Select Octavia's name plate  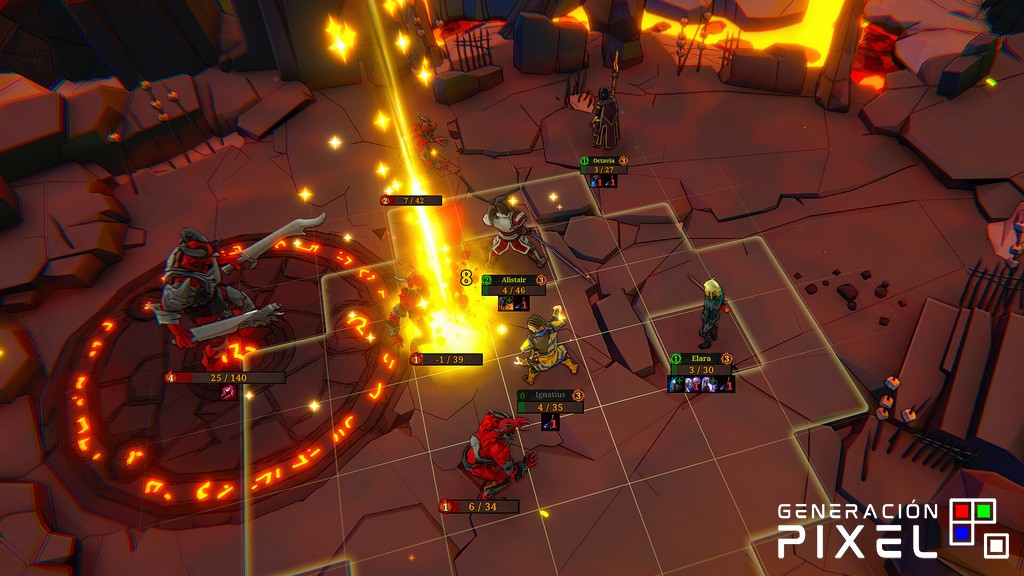click(x=603, y=160)
